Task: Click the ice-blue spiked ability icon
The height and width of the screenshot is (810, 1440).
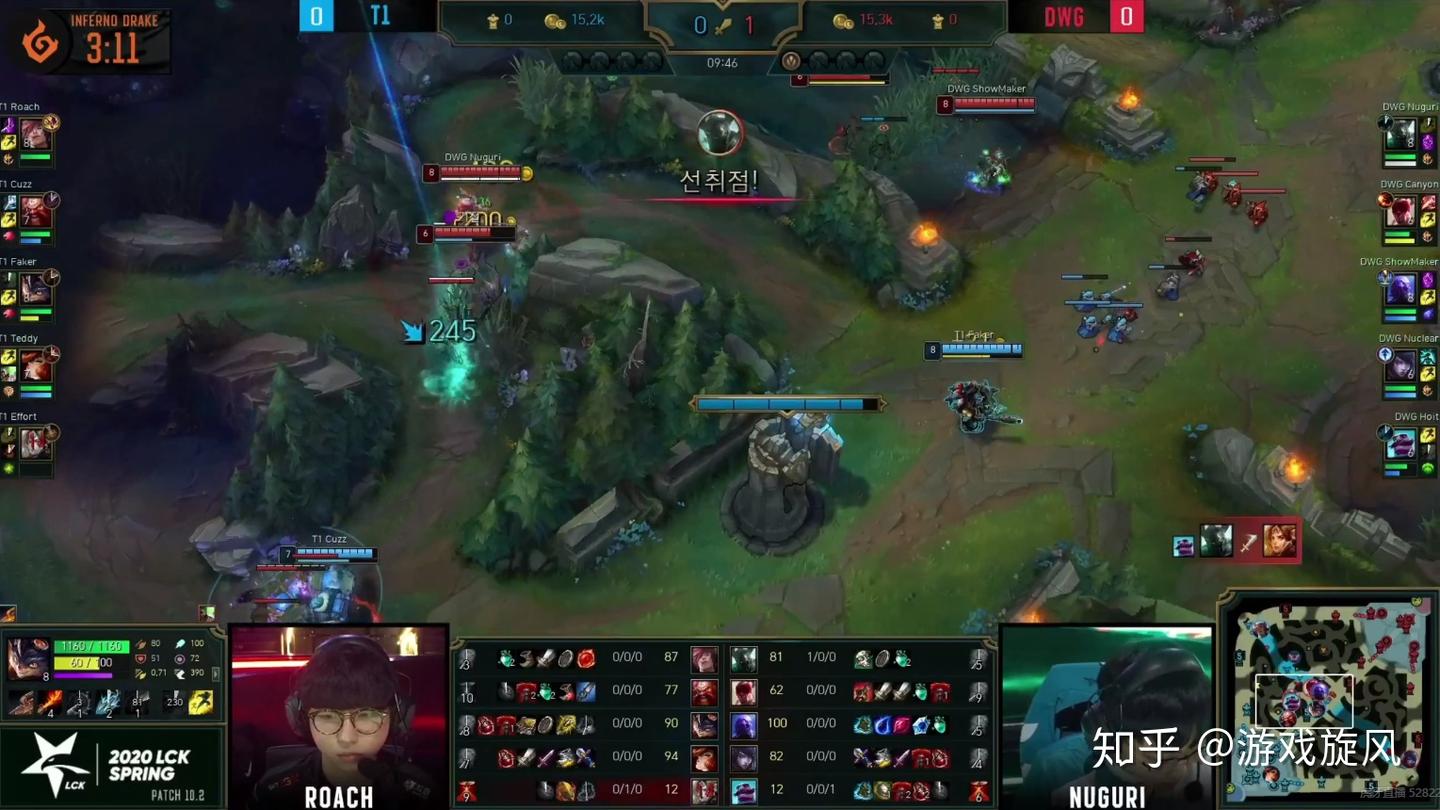Action: pos(108,703)
